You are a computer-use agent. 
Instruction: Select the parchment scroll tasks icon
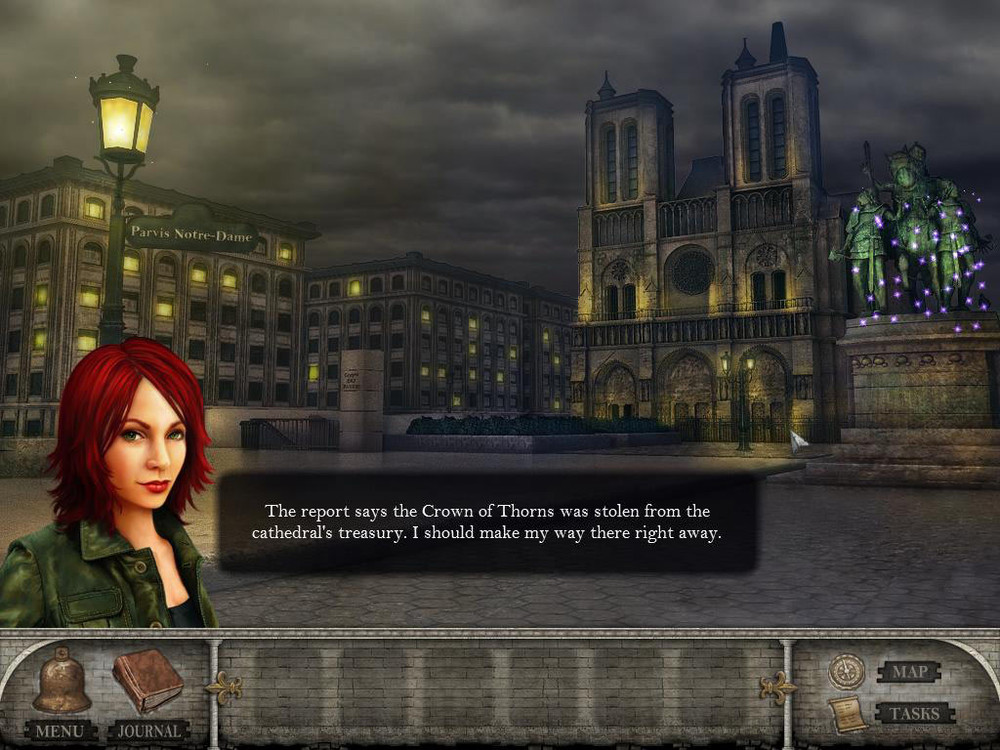pyautogui.click(x=846, y=715)
